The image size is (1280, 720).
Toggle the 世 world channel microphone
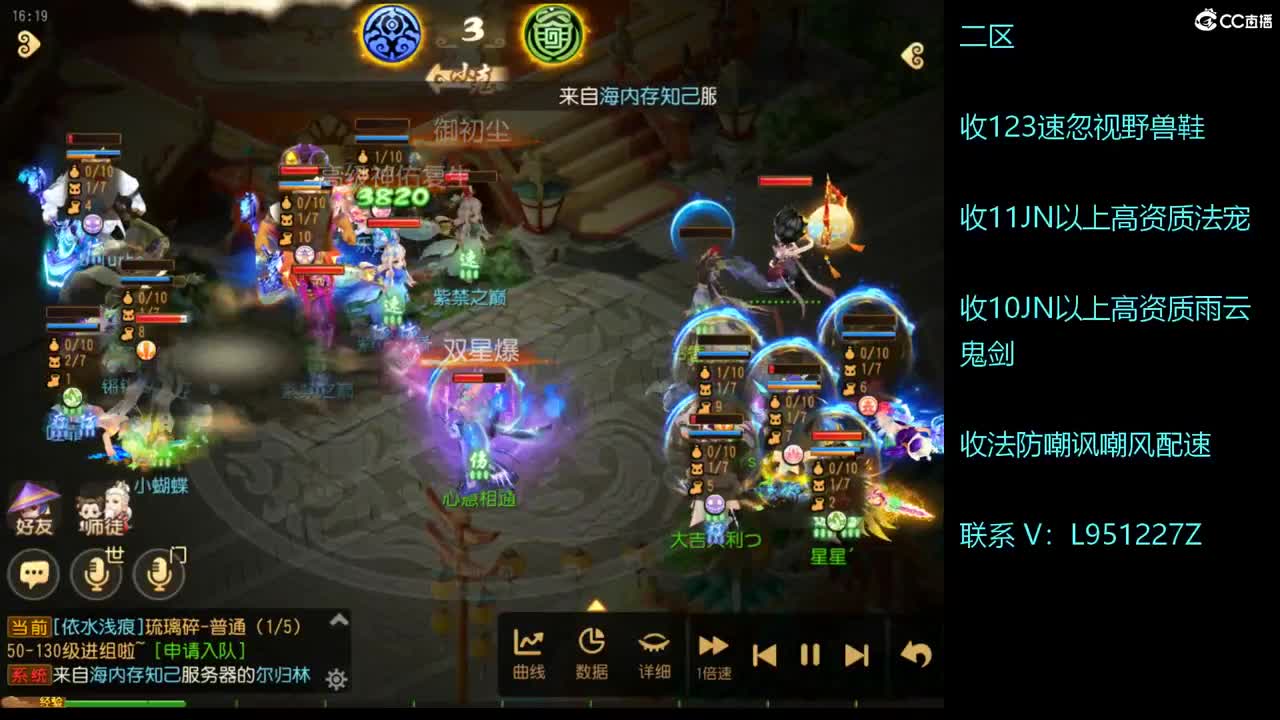[95, 573]
